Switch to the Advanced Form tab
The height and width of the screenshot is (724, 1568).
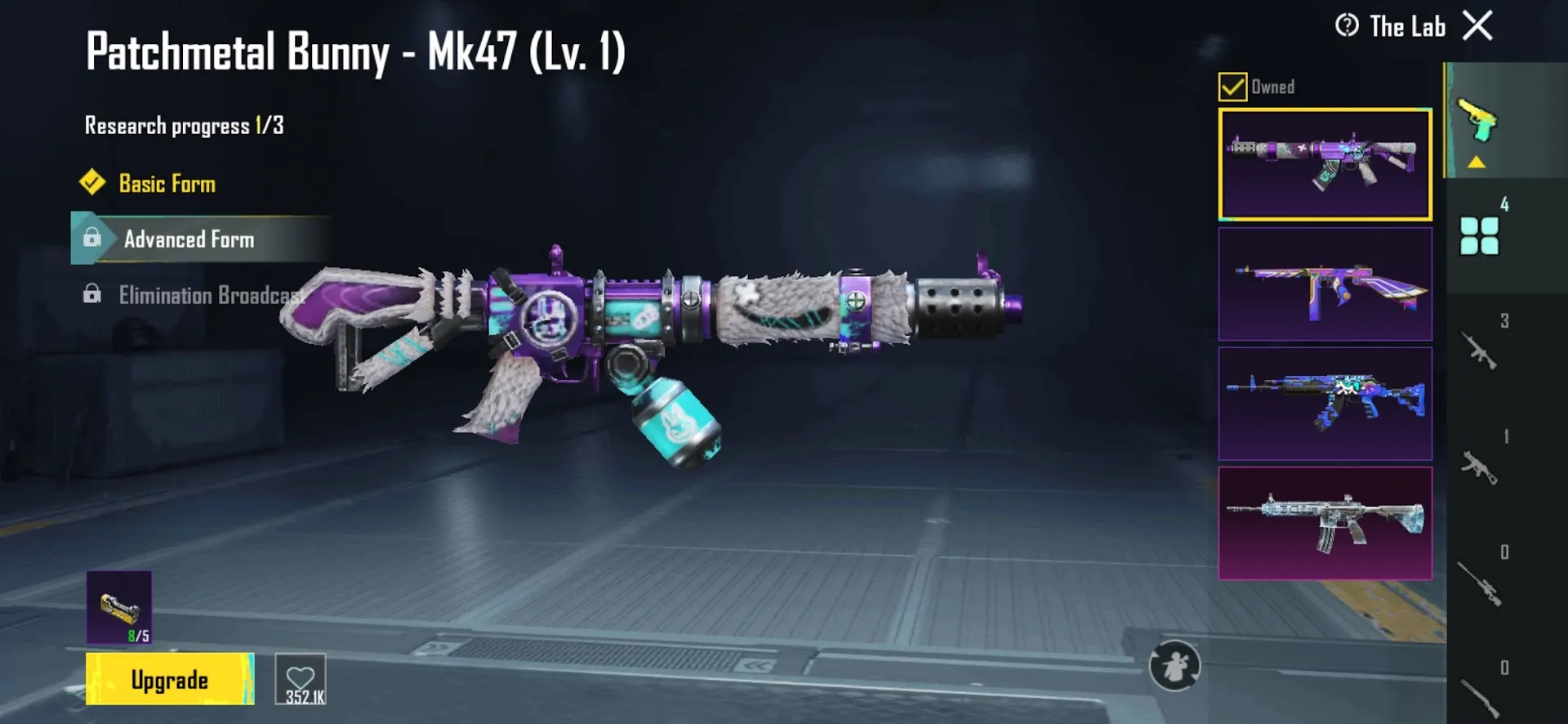pyautogui.click(x=189, y=239)
